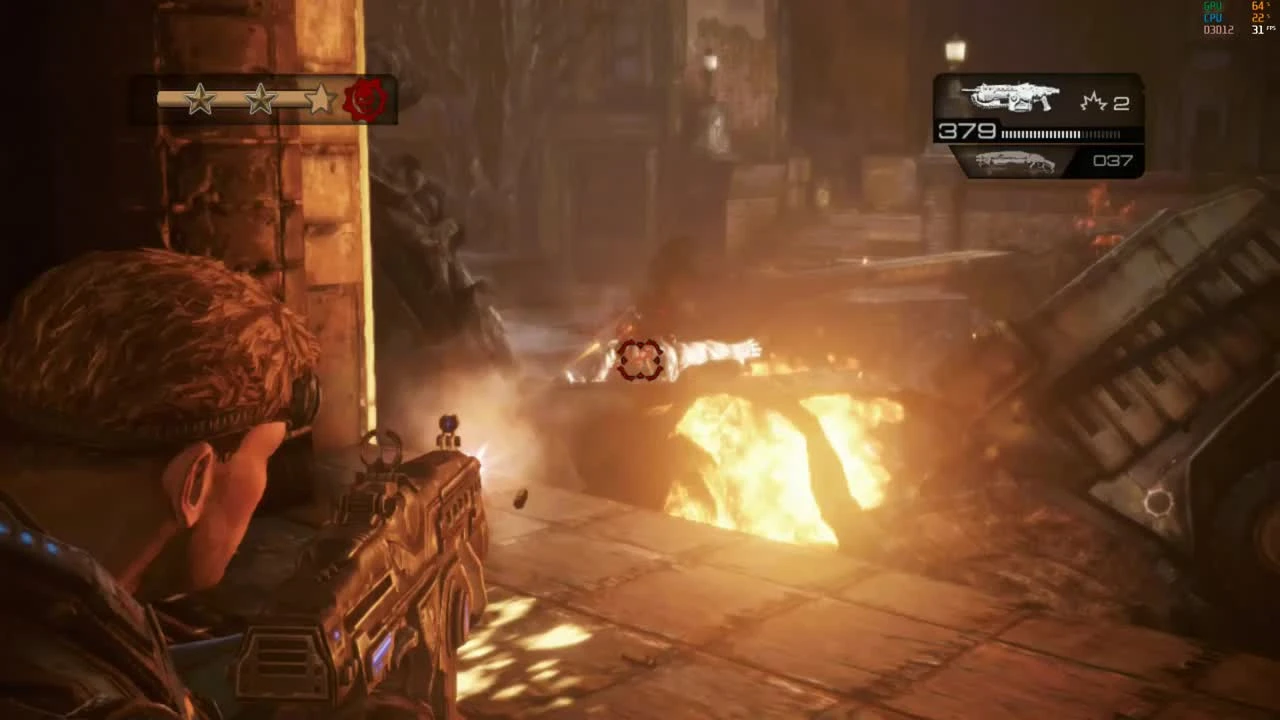Select the second star on the stars bar

coord(259,99)
